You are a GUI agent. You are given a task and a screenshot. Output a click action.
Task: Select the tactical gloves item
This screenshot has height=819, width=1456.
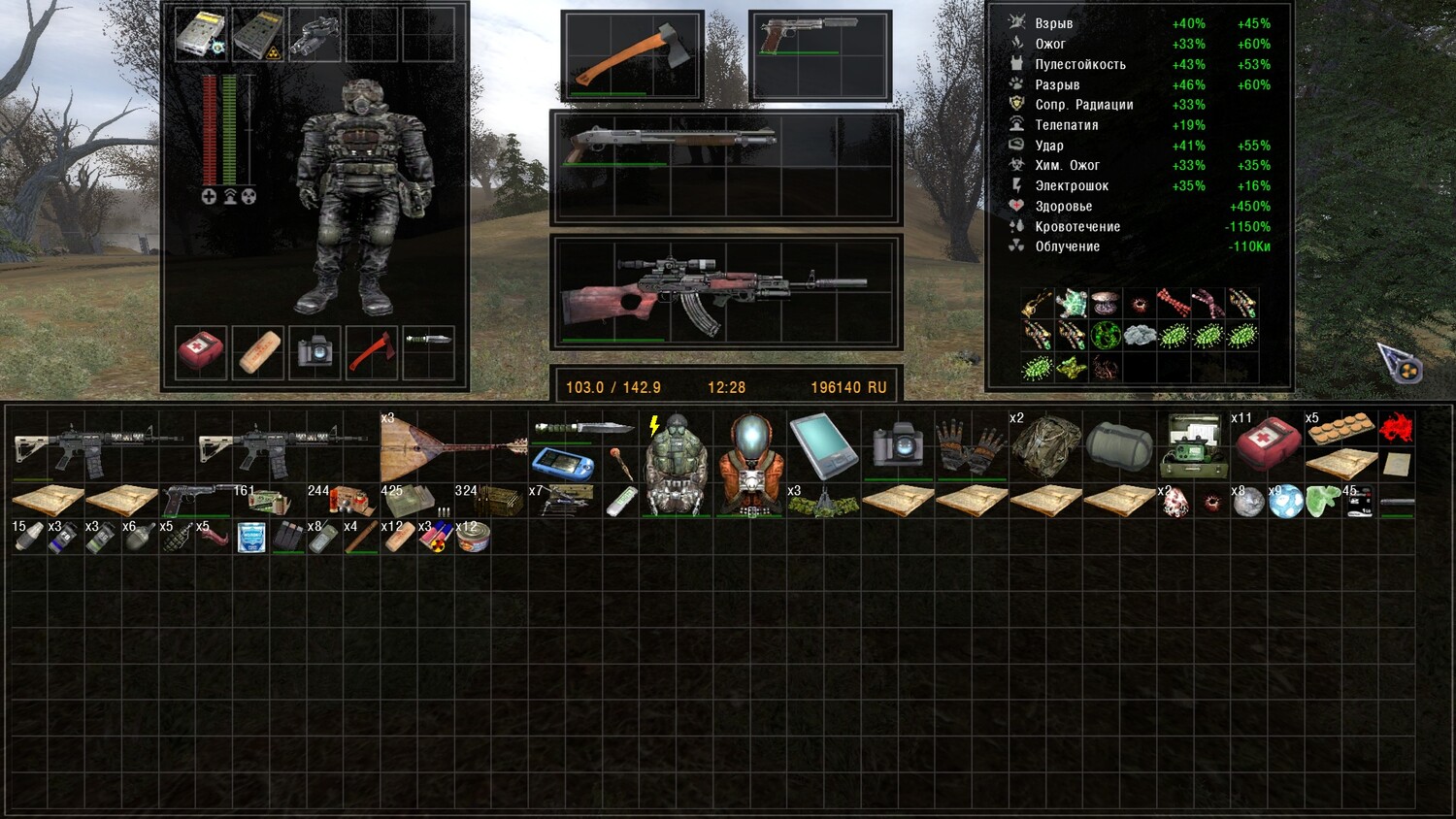click(x=971, y=446)
